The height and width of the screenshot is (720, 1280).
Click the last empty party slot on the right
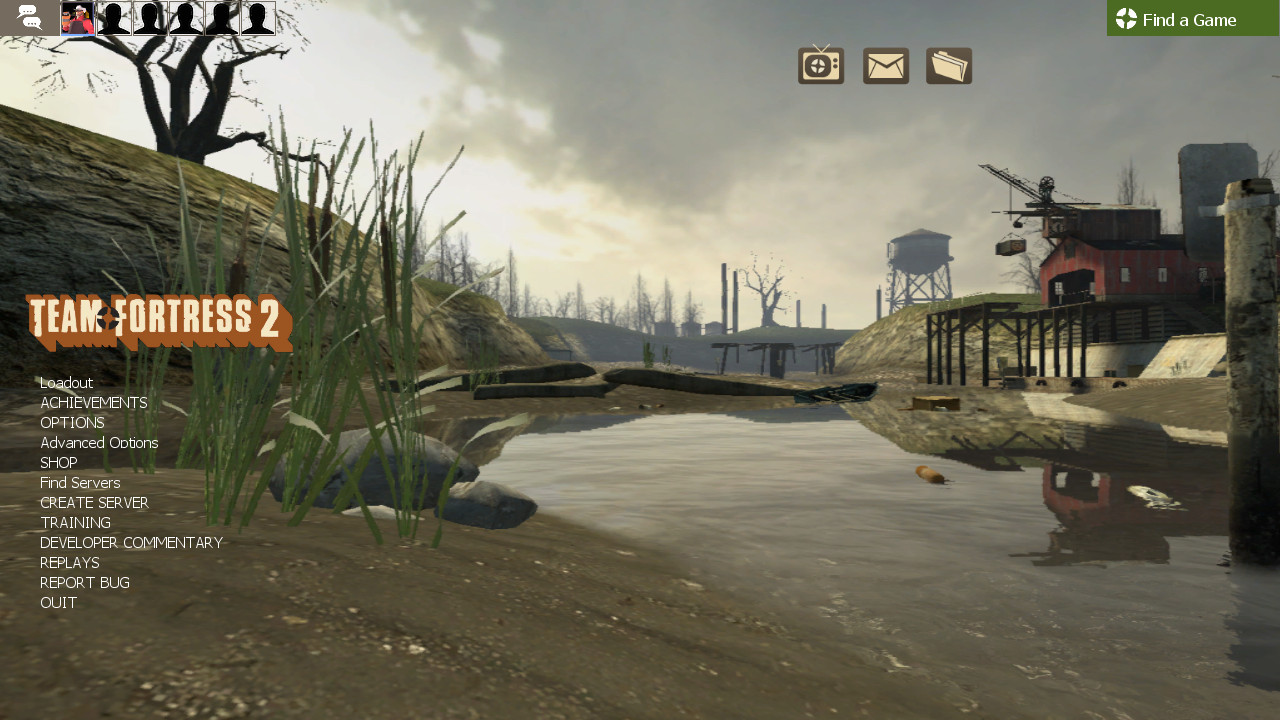tap(257, 17)
